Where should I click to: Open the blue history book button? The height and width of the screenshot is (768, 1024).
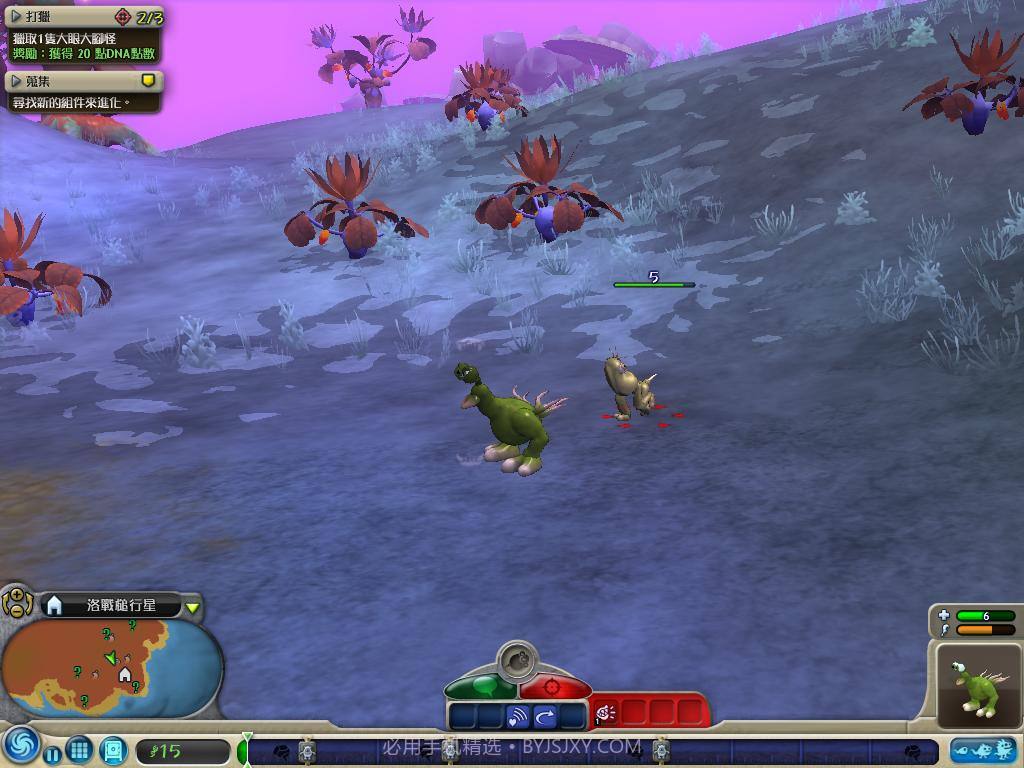(x=113, y=748)
